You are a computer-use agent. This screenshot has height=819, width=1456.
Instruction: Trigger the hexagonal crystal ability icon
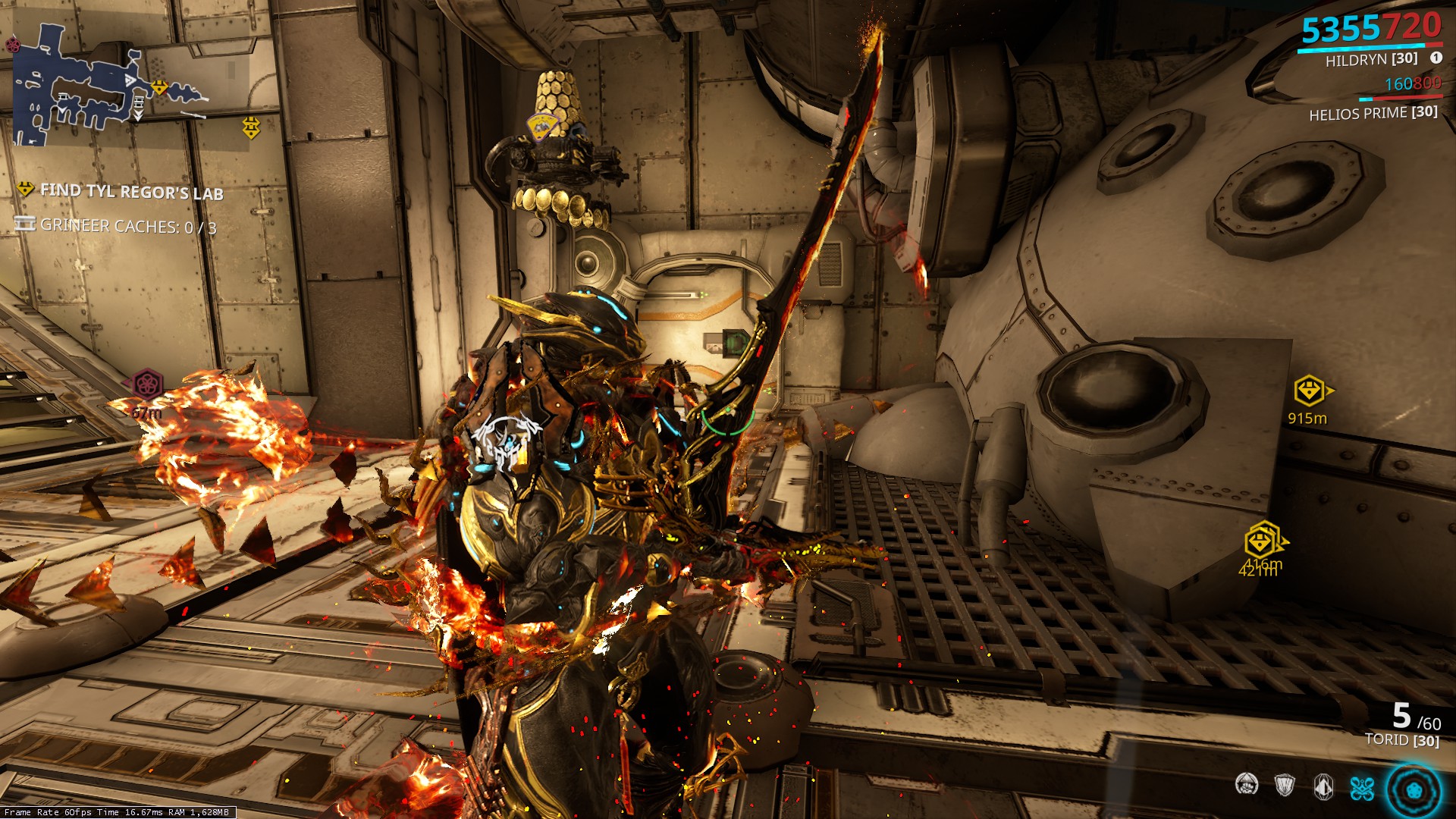1323,785
